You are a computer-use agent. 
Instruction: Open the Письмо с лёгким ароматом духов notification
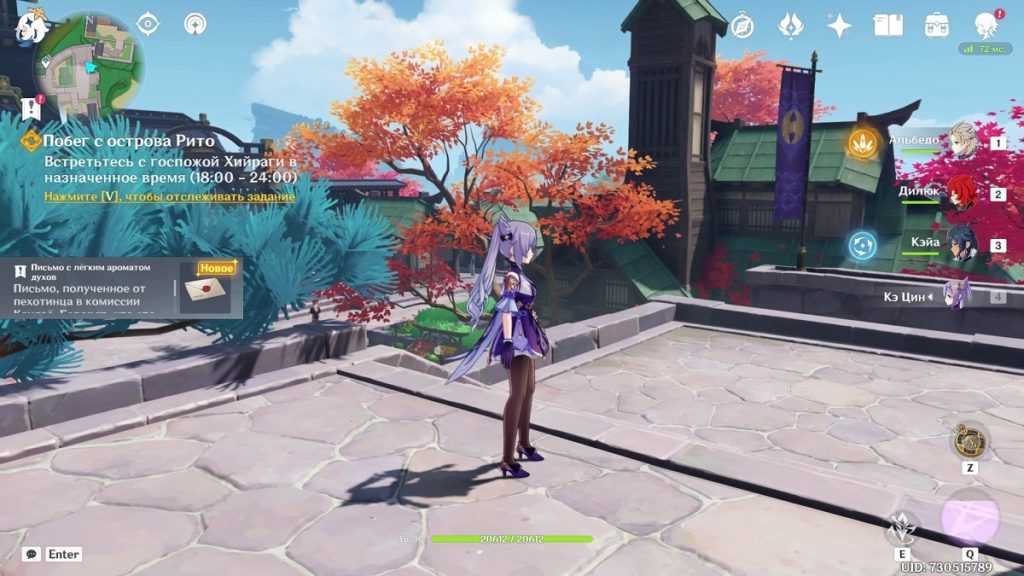point(121,288)
